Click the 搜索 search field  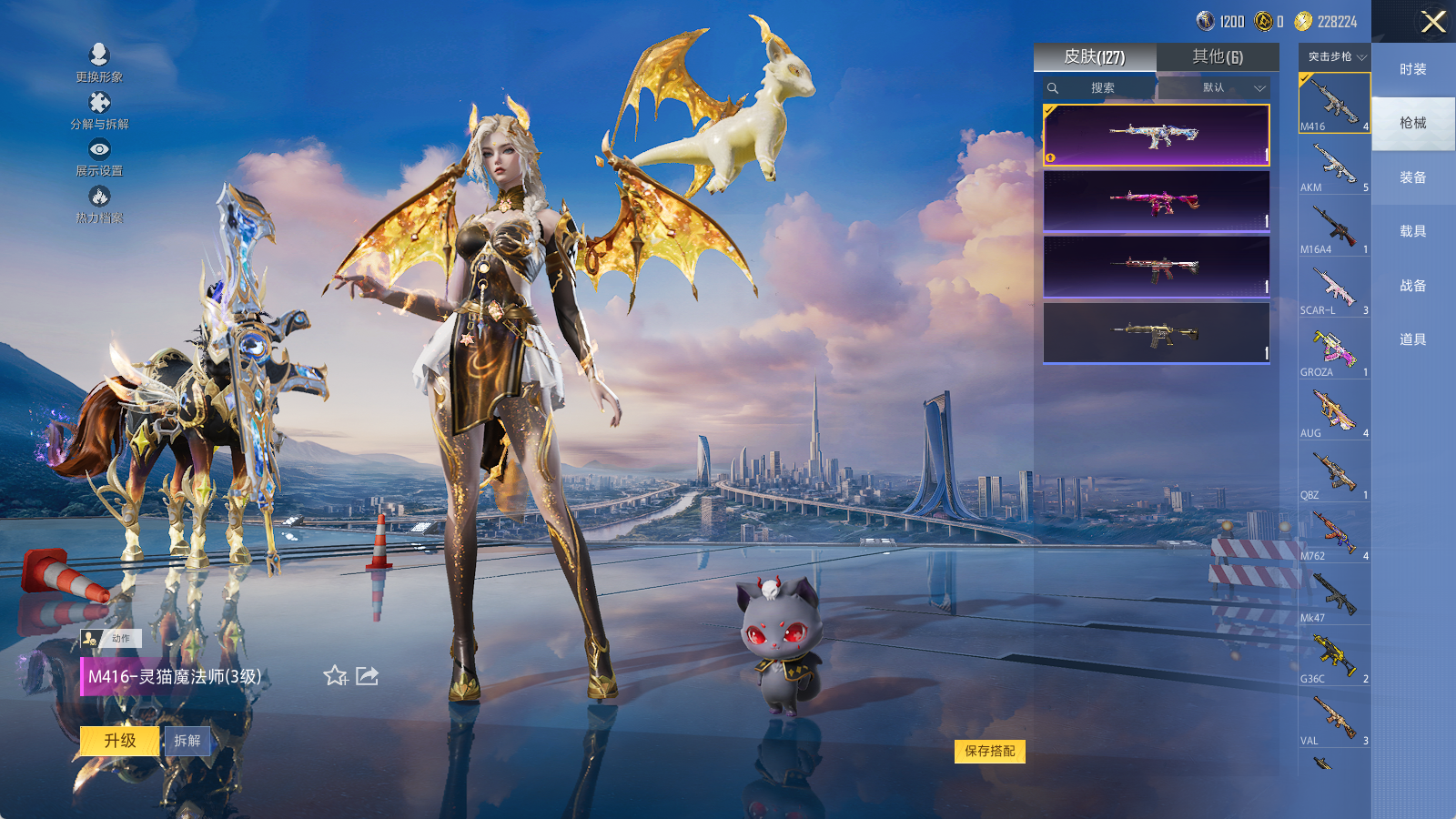1101,88
